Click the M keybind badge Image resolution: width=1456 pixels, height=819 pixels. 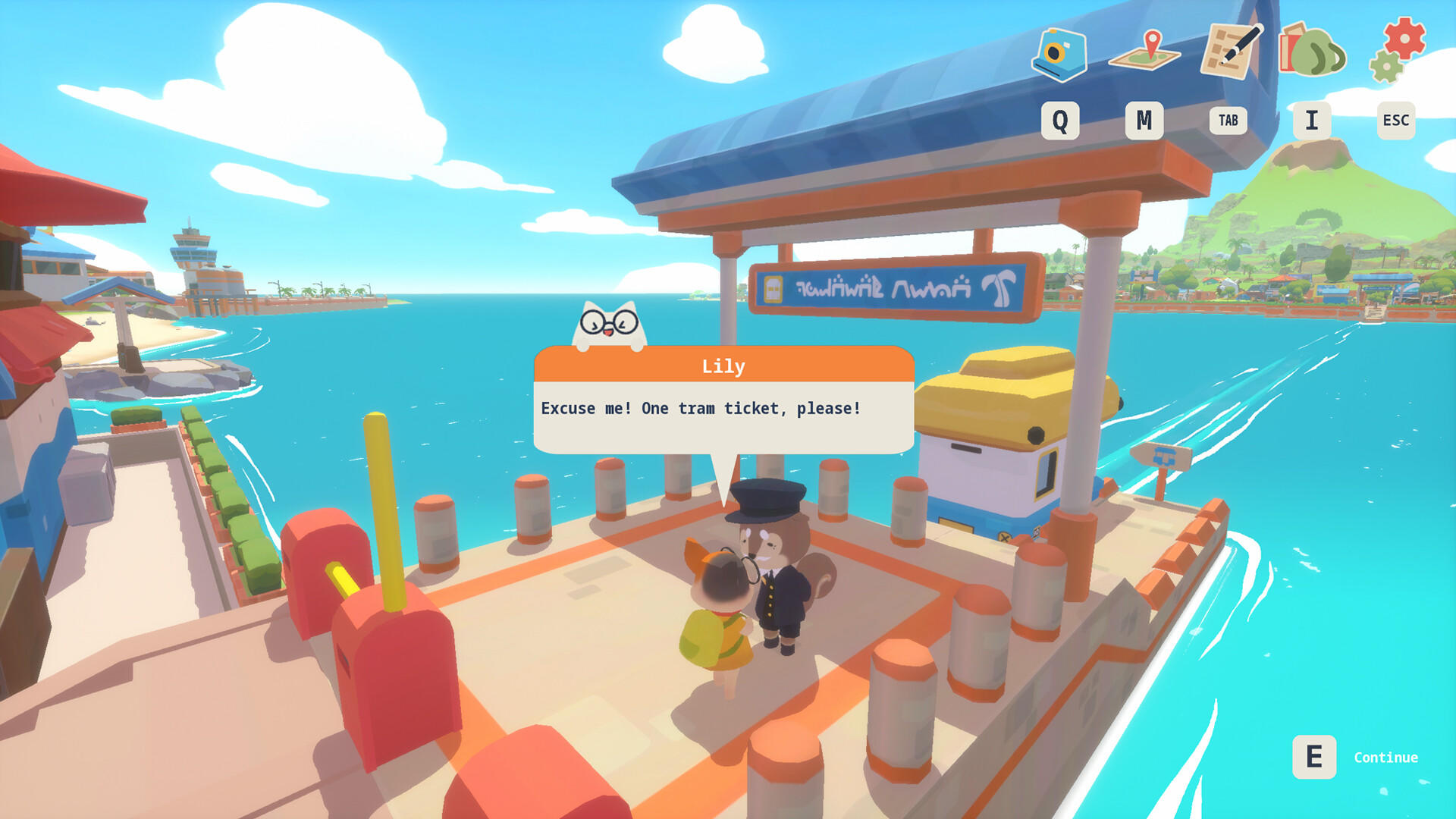1144,119
